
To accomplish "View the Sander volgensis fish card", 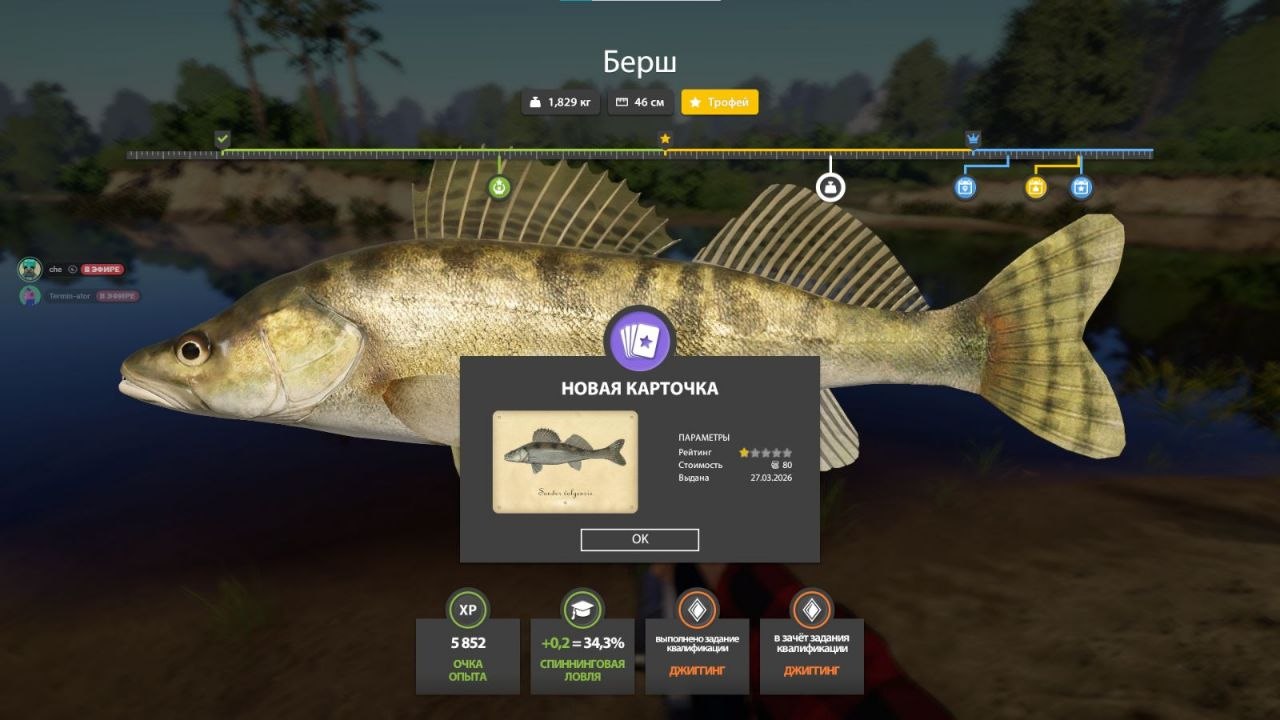I will [565, 461].
